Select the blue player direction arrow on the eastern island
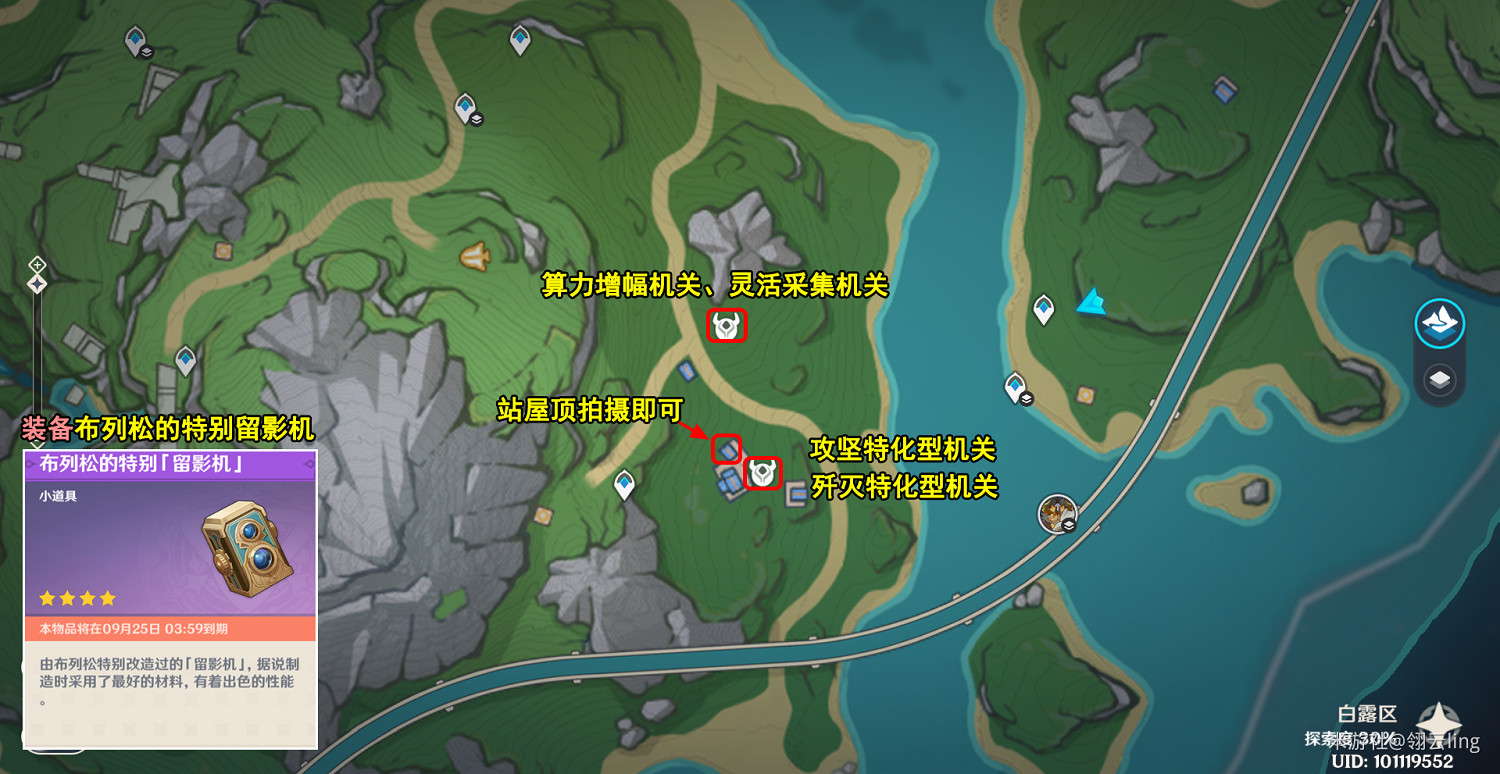This screenshot has height=774, width=1500. (x=1093, y=300)
